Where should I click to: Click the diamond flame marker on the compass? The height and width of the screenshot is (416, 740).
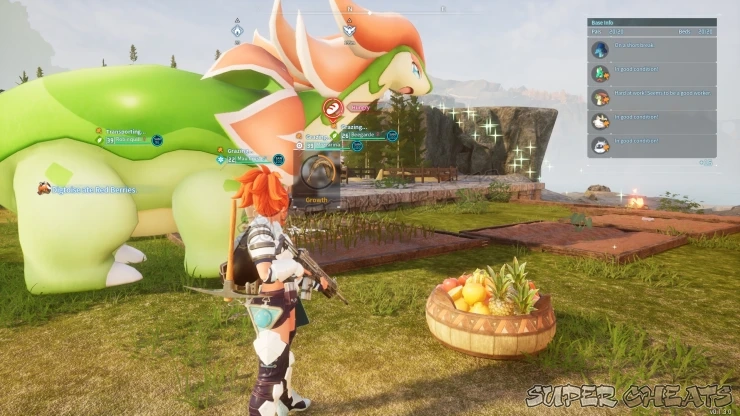coord(237,31)
